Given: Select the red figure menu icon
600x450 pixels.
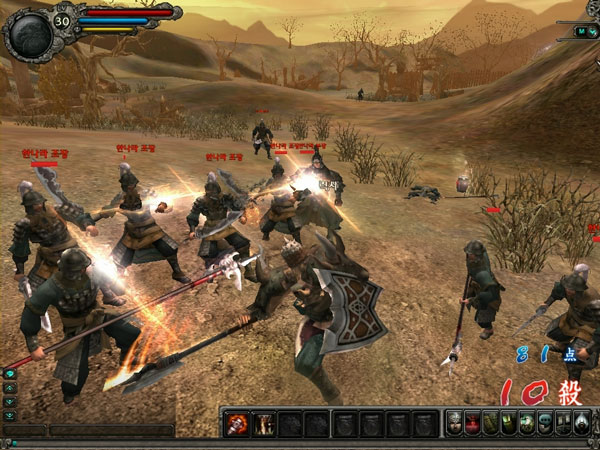Looking at the screenshot, I should click(x=472, y=423).
